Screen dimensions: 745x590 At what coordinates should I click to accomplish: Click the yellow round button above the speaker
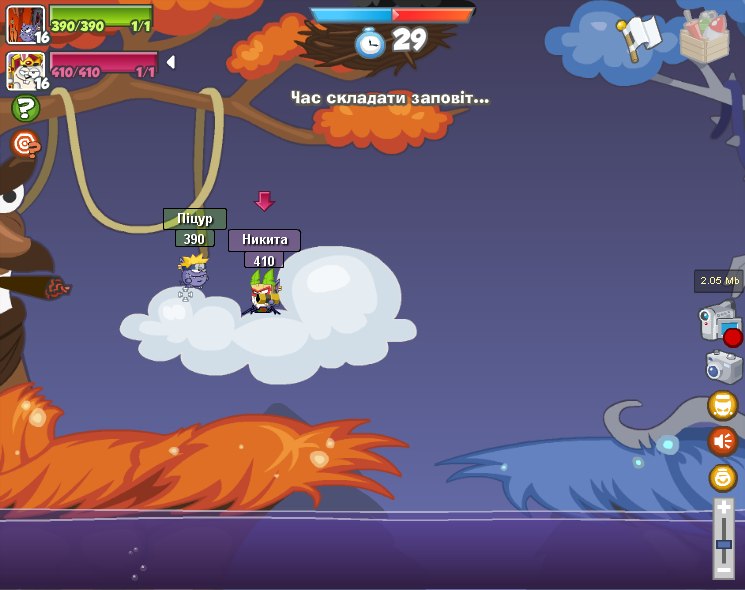pyautogui.click(x=723, y=405)
